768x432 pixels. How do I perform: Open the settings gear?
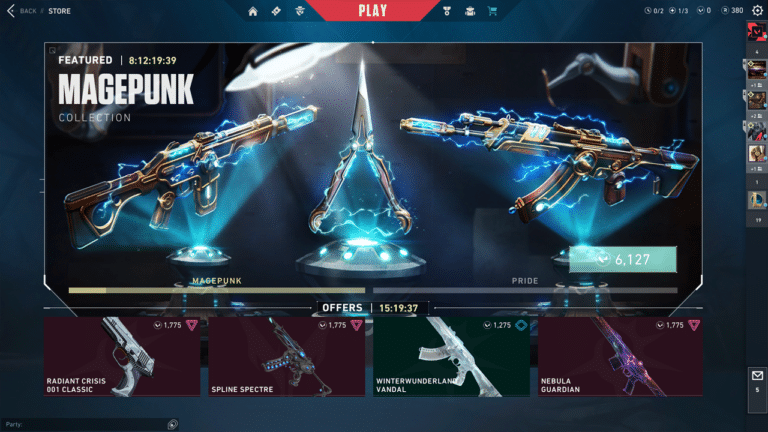click(756, 10)
